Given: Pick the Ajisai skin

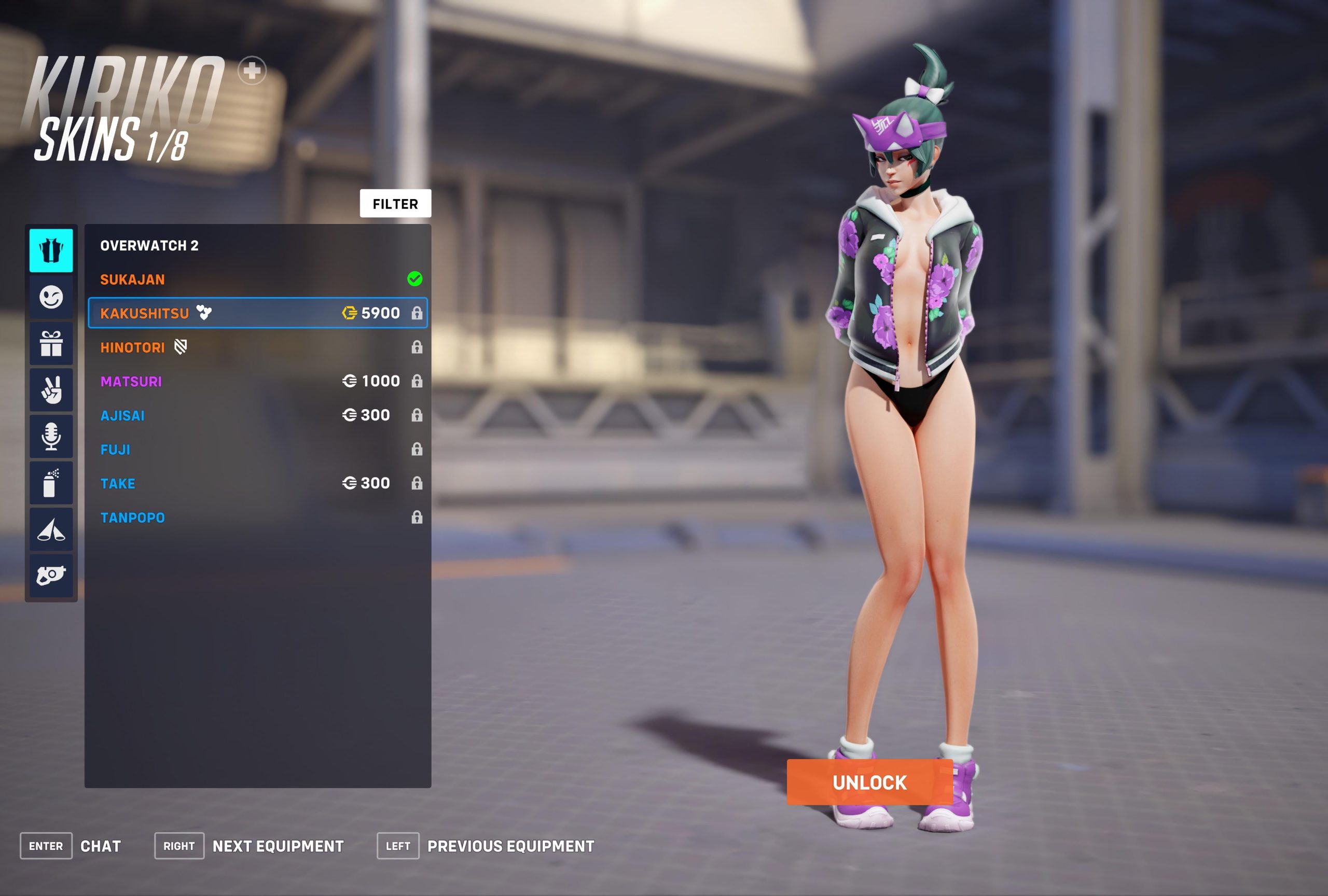Looking at the screenshot, I should click(x=257, y=415).
